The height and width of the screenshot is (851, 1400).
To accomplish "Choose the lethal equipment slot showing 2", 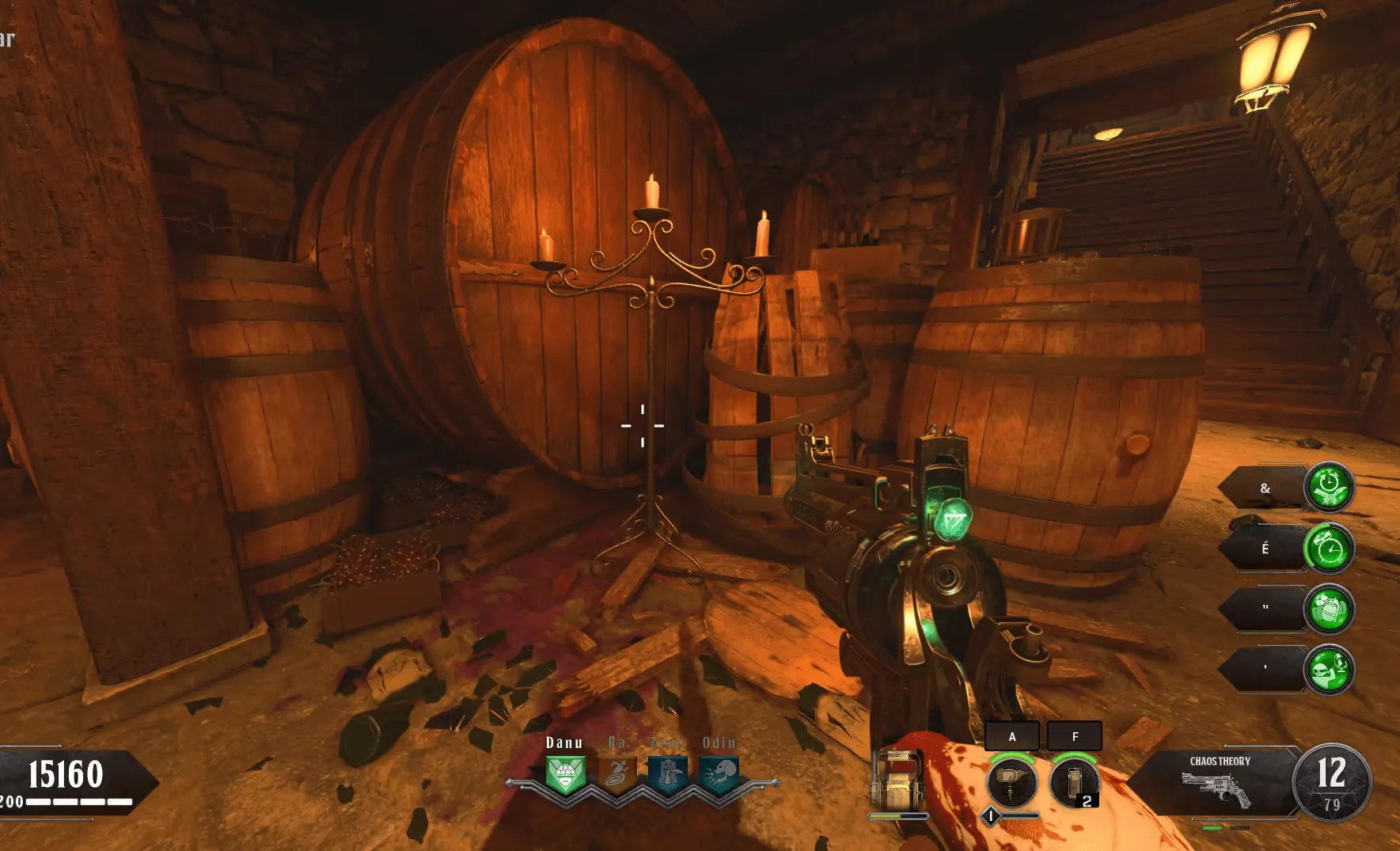I will click(1074, 782).
